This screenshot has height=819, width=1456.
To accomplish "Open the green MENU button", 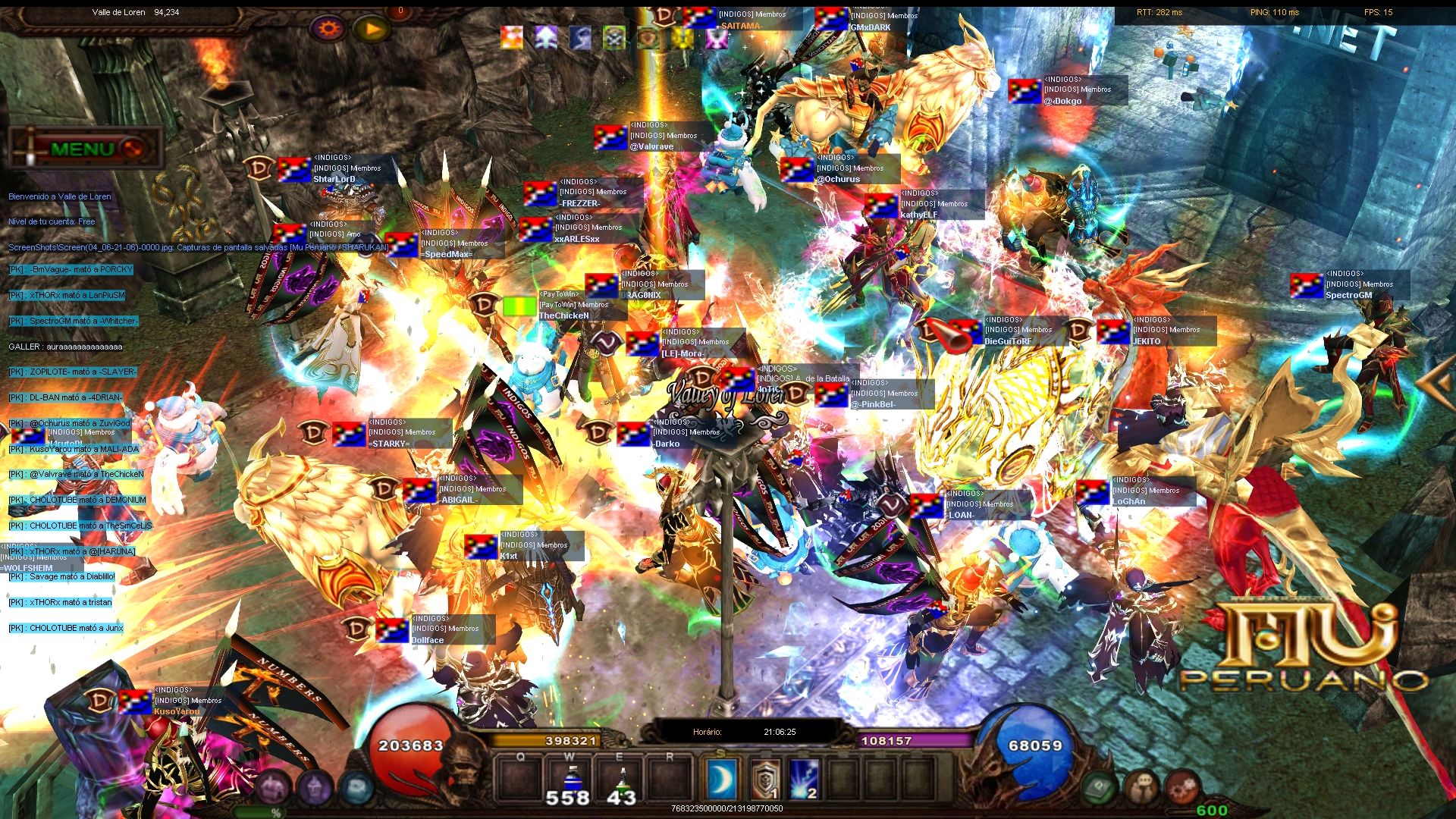I will (83, 149).
